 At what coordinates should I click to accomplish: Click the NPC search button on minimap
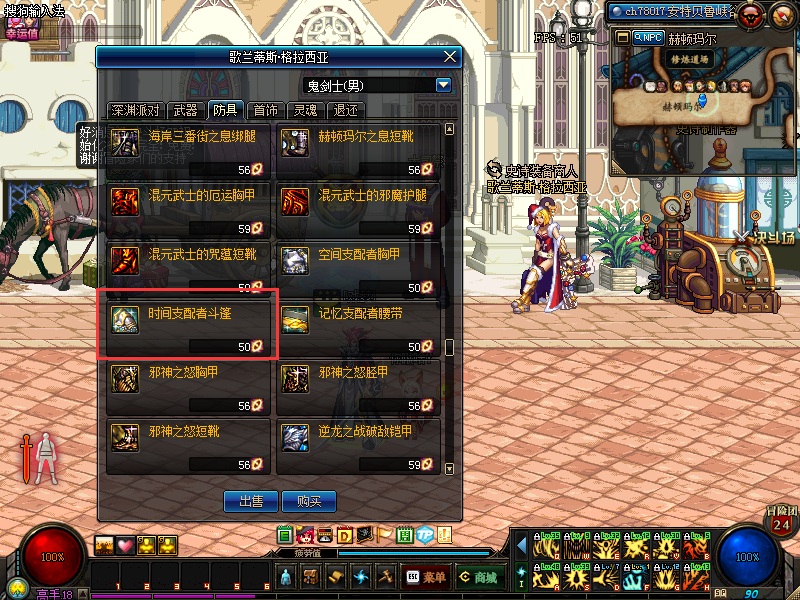click(x=647, y=37)
